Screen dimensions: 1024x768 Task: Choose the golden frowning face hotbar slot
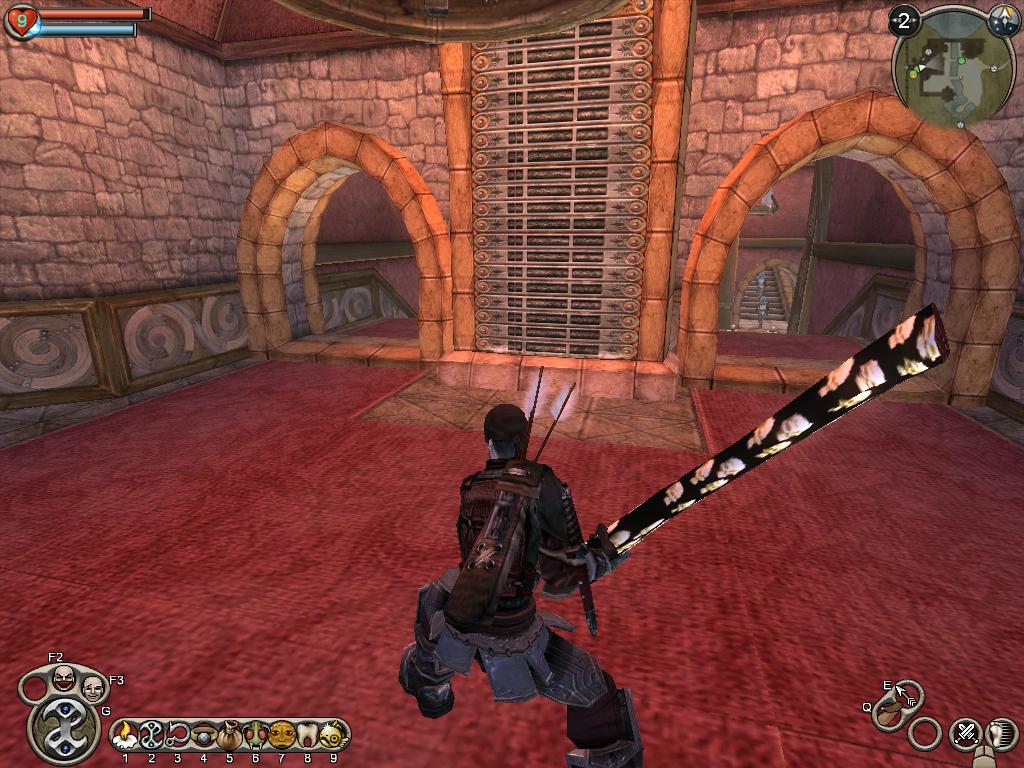click(x=281, y=736)
